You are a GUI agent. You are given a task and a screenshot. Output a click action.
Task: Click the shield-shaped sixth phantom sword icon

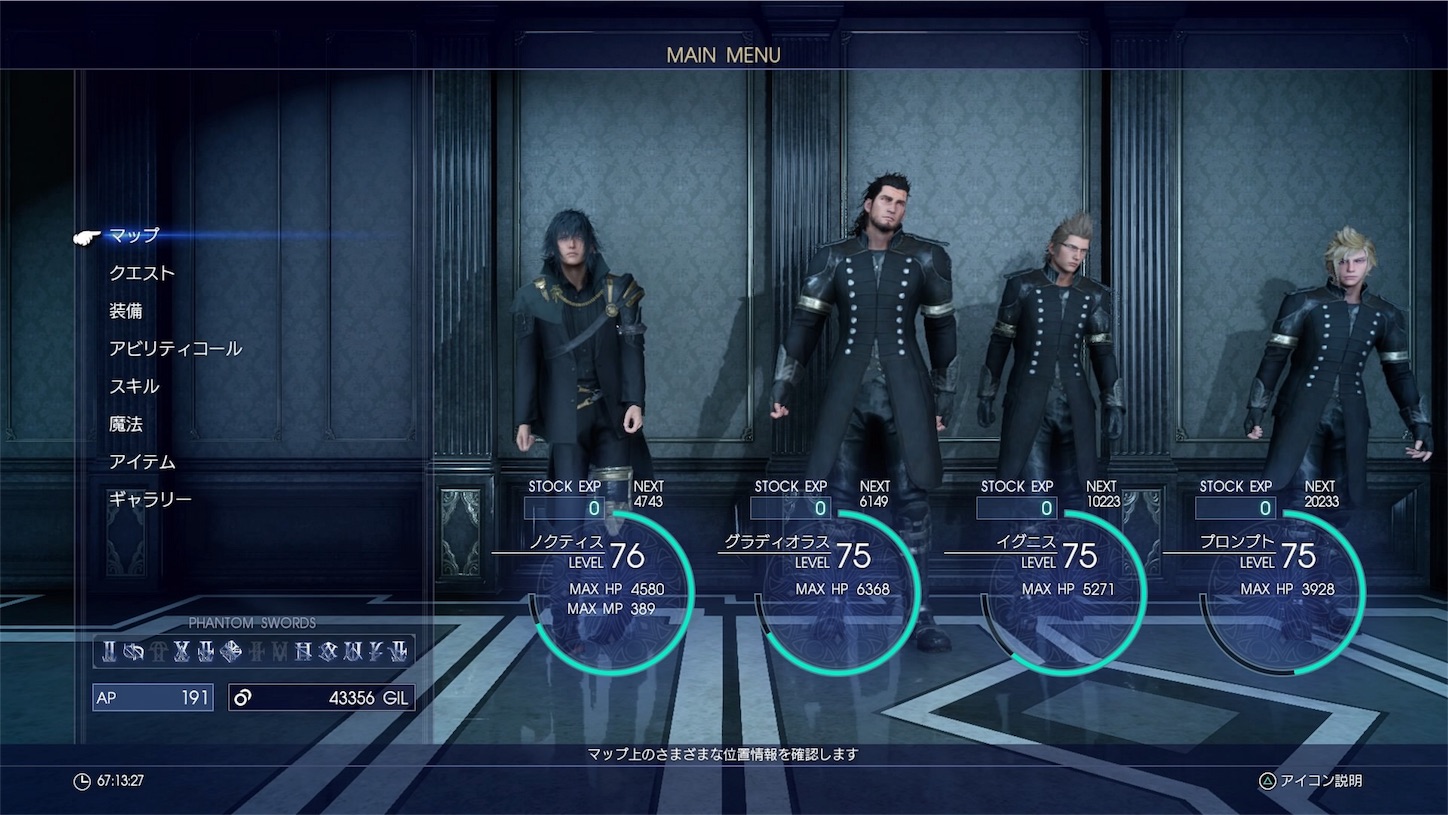click(x=231, y=650)
